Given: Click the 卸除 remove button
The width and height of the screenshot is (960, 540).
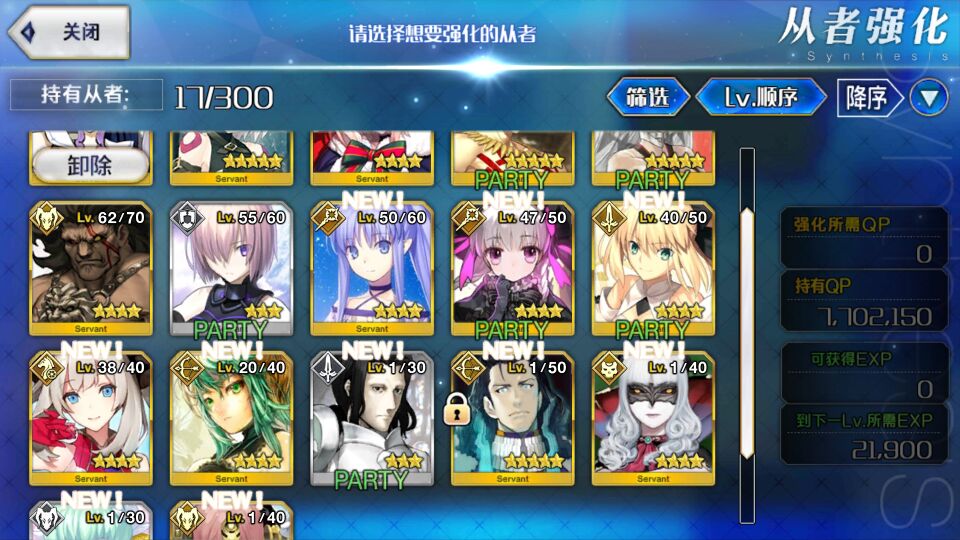Looking at the screenshot, I should coord(91,165).
